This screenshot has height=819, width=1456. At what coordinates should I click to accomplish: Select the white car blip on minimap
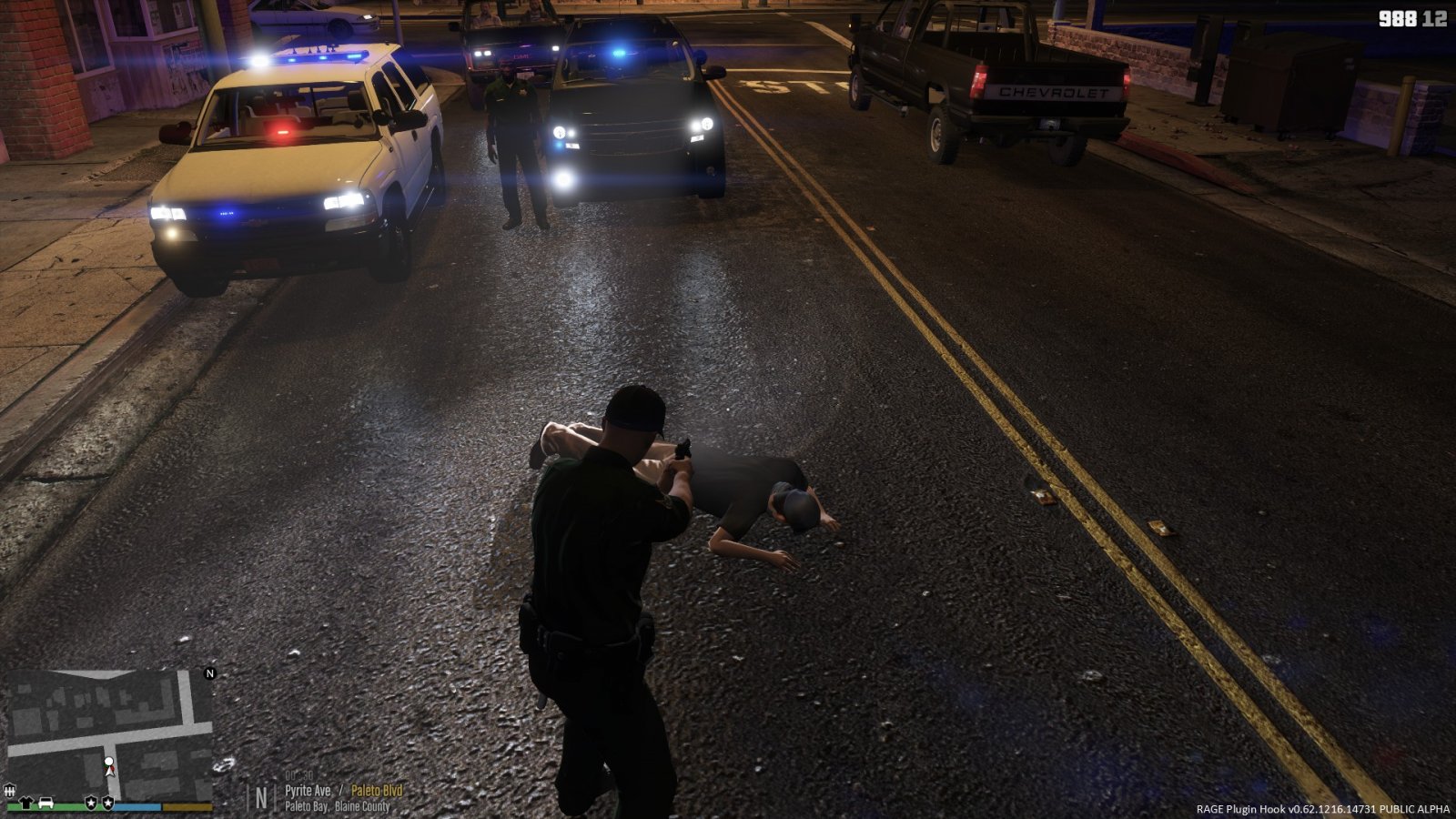[45, 803]
